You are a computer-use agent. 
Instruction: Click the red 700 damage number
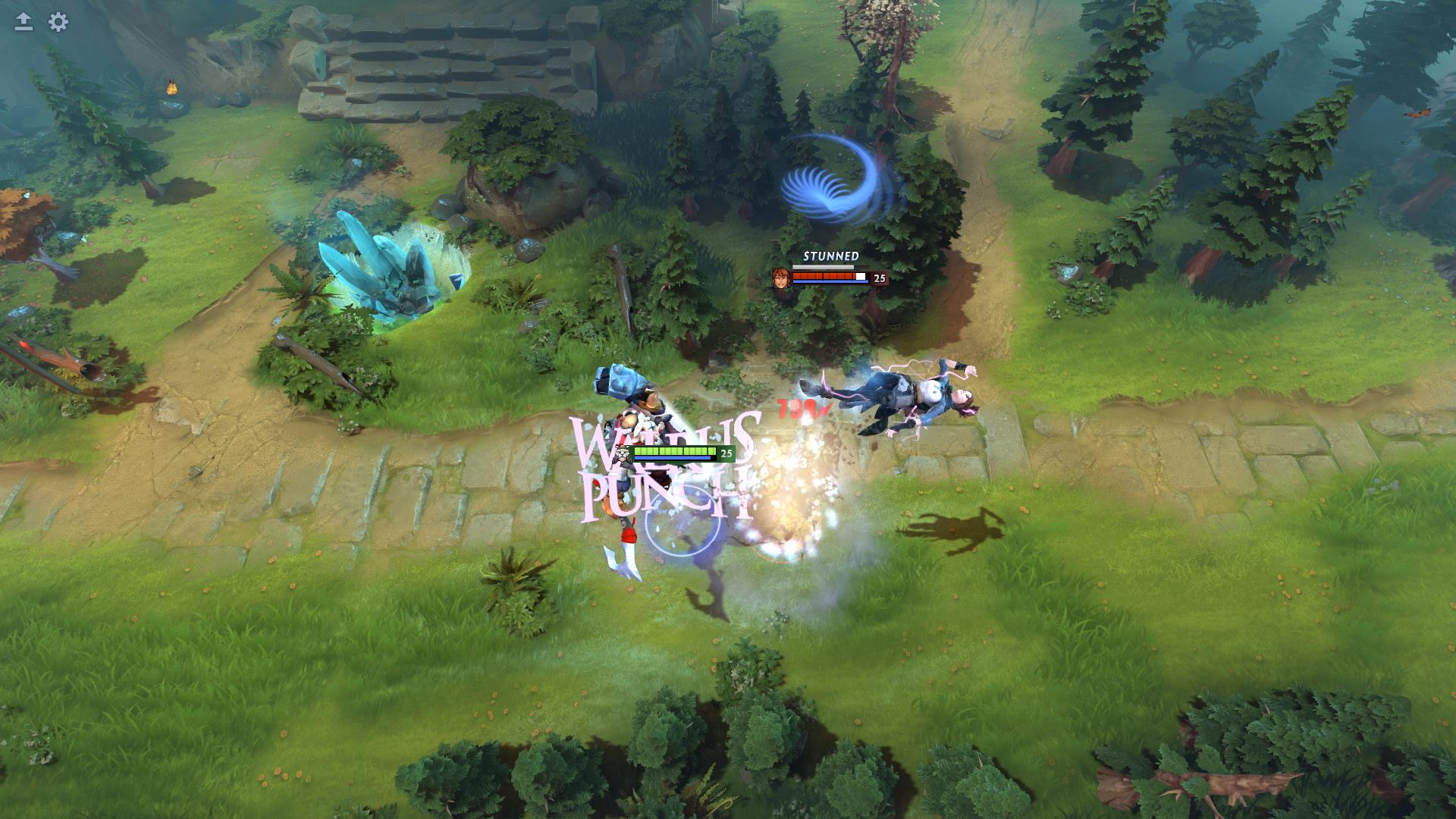click(x=802, y=410)
